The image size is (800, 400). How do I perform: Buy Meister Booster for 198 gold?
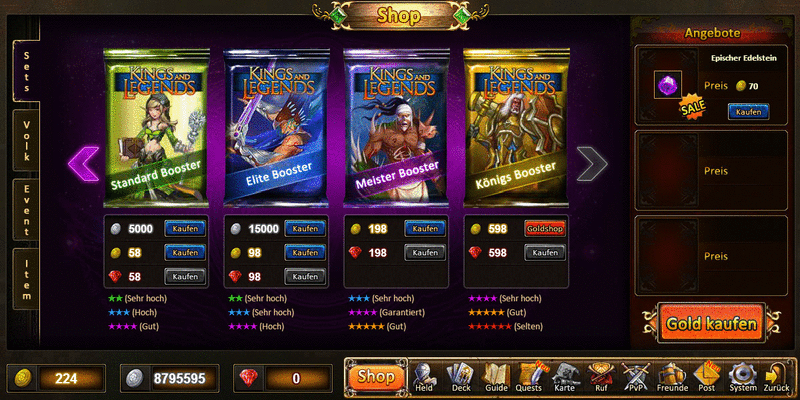[425, 229]
